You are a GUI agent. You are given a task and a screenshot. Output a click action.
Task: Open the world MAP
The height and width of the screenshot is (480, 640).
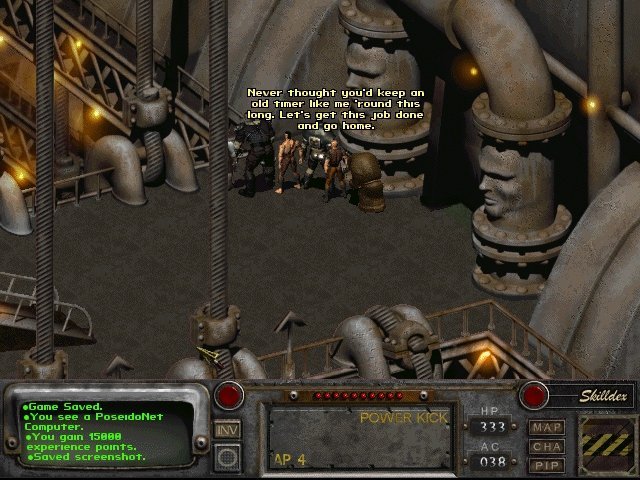click(x=546, y=428)
